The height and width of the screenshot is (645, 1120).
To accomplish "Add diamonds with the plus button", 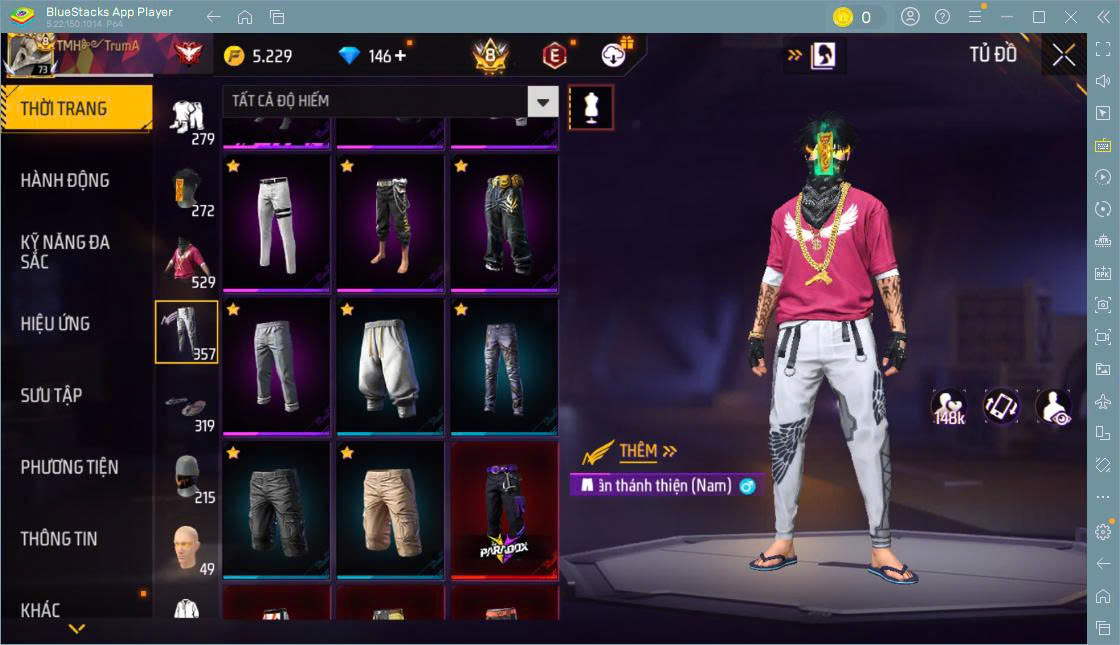I will click(401, 56).
